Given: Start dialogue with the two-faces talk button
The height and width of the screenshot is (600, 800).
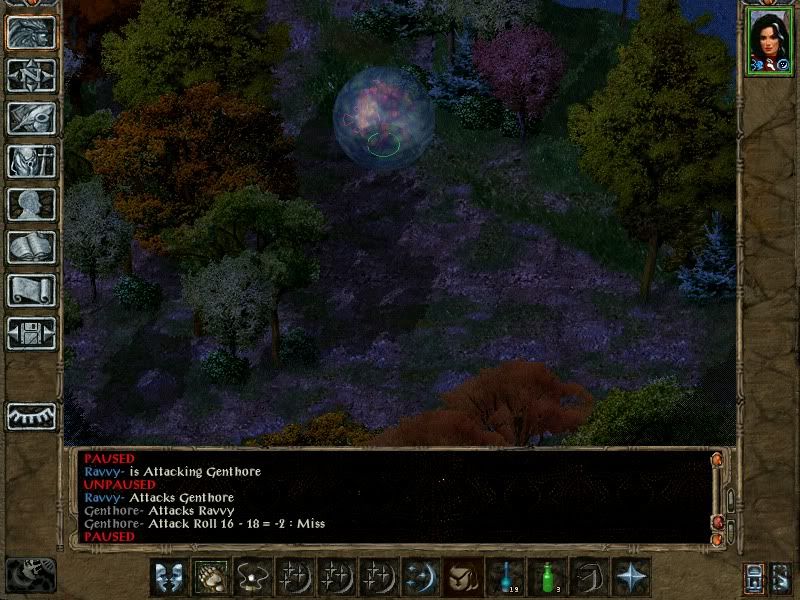Looking at the screenshot, I should 168,576.
